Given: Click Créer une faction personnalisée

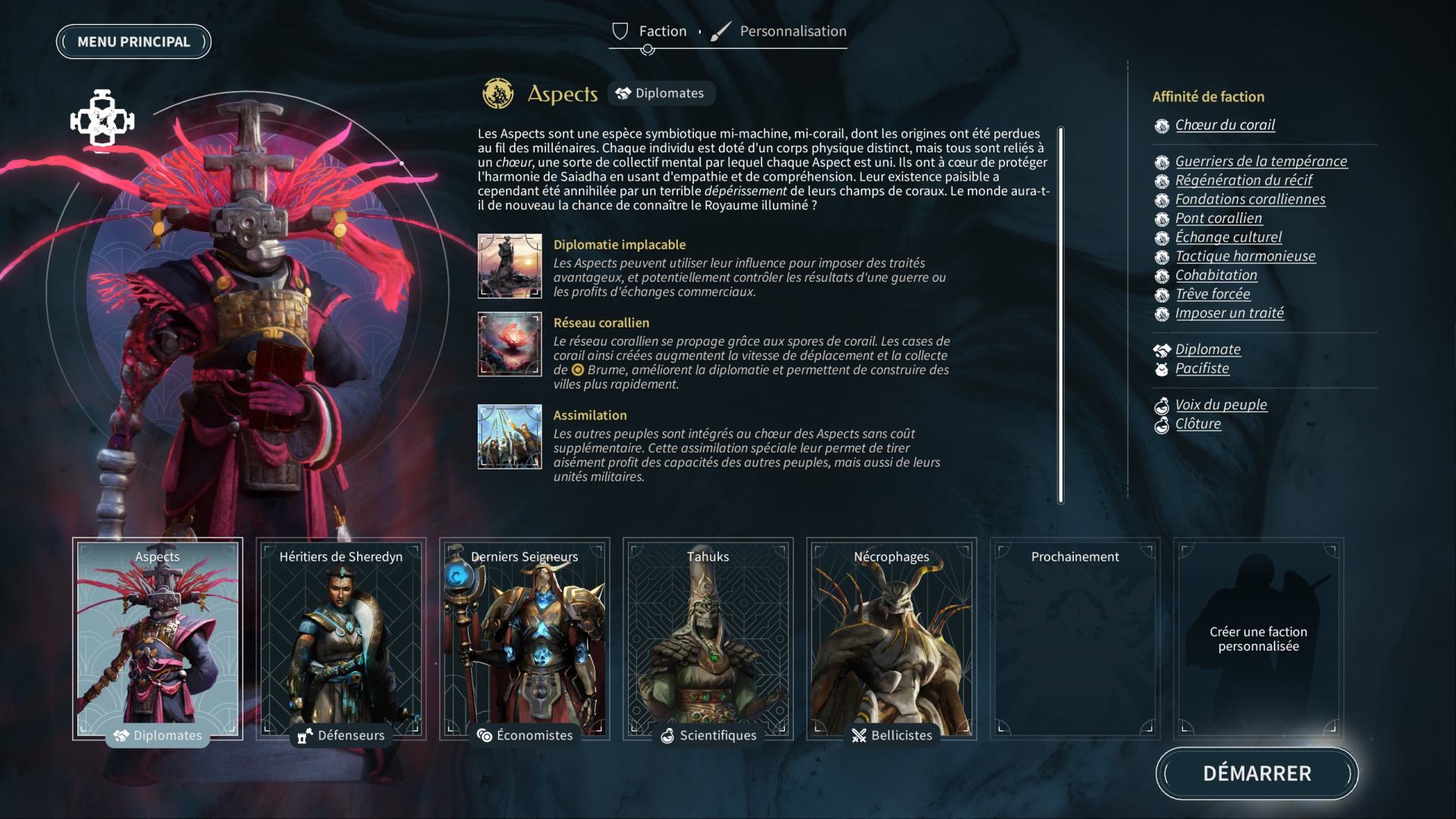Looking at the screenshot, I should pos(1259,639).
